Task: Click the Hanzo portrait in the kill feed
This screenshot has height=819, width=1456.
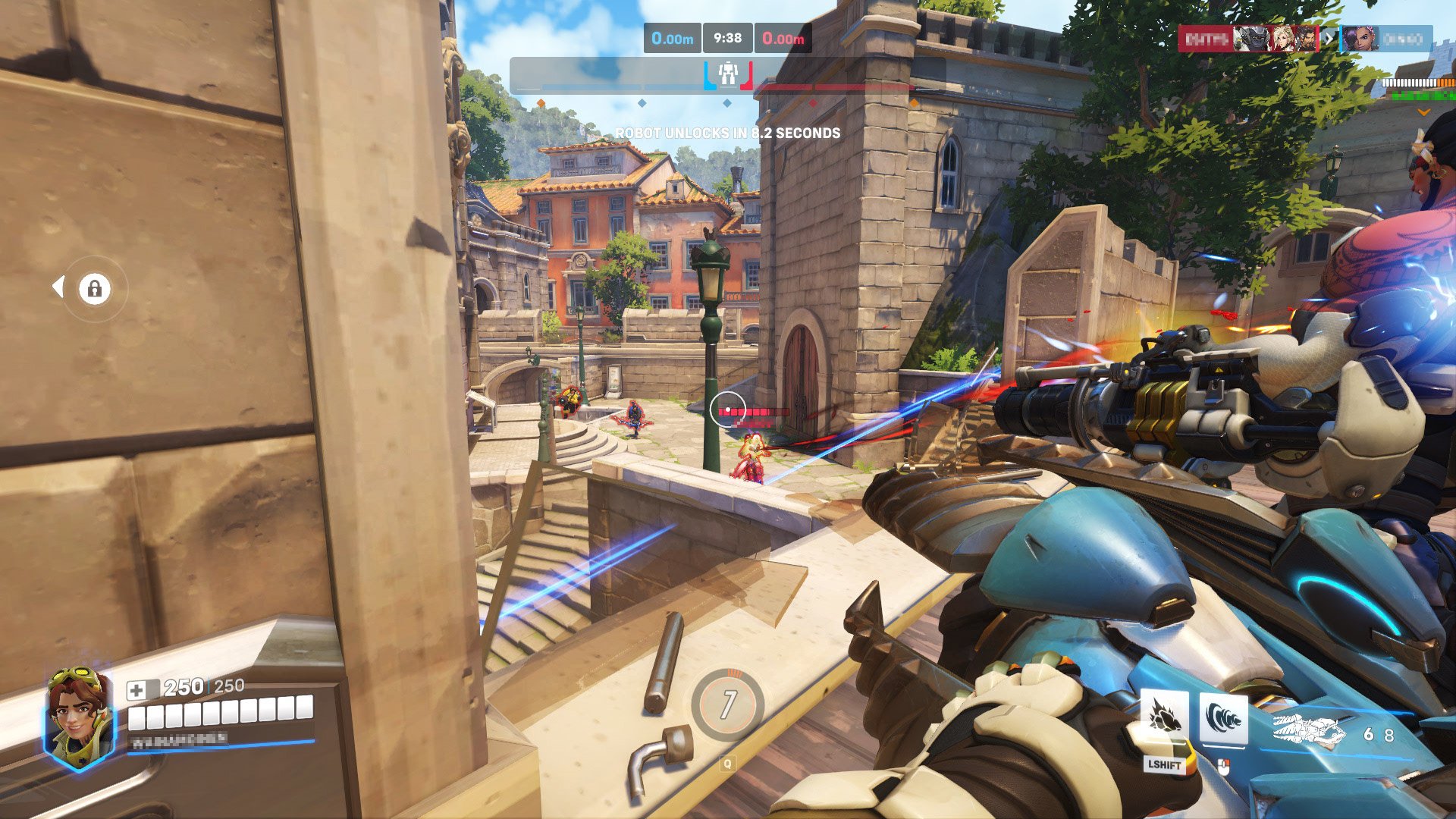Action: 1306,39
